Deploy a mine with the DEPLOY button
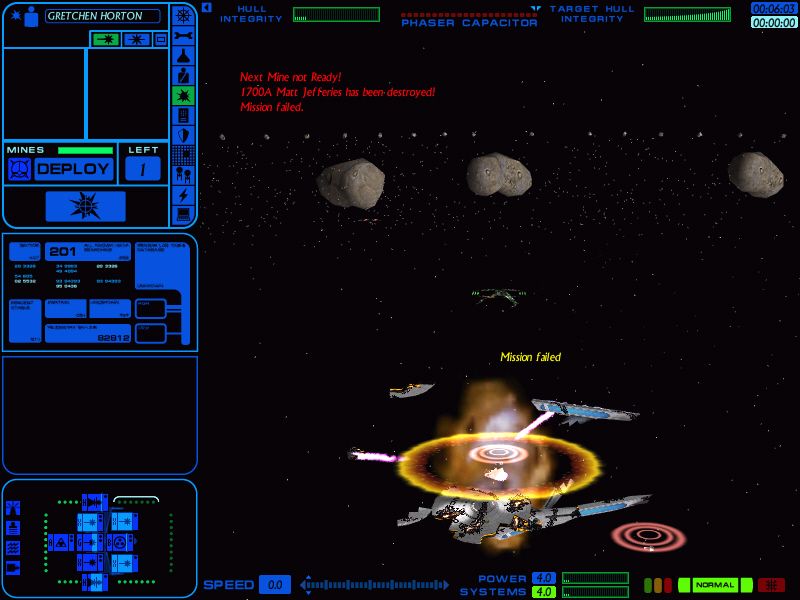Viewport: 800px width, 600px height. pos(73,169)
